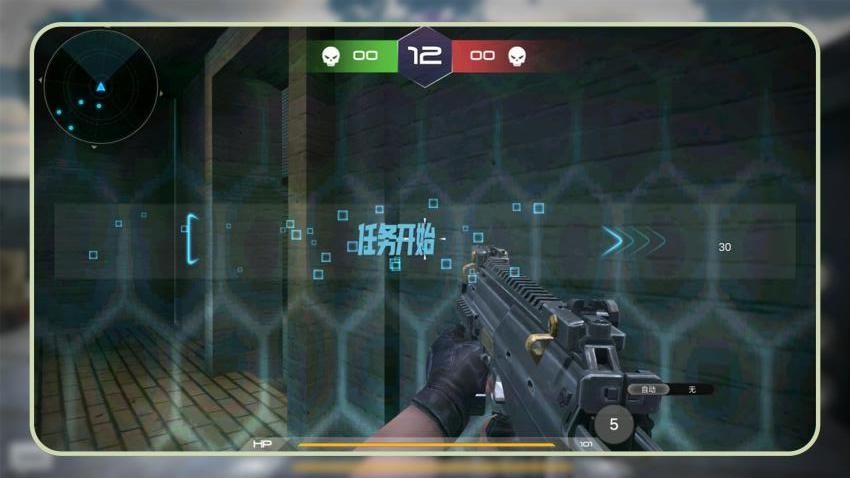
Task: Tap the circular radar minimap
Action: click(x=100, y=87)
